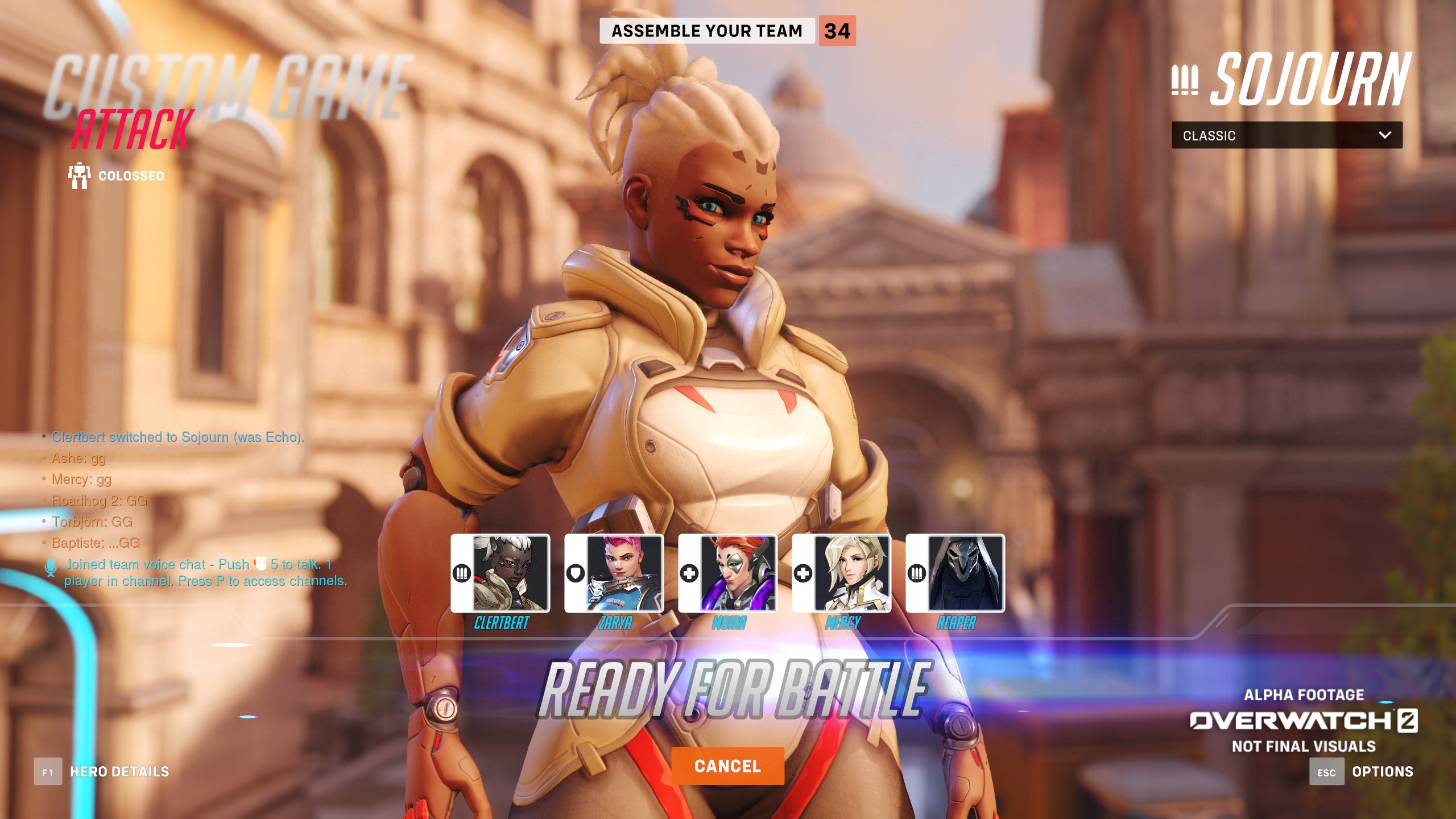Click the support cross icon beside Moira
The height and width of the screenshot is (819, 1456).
688,574
